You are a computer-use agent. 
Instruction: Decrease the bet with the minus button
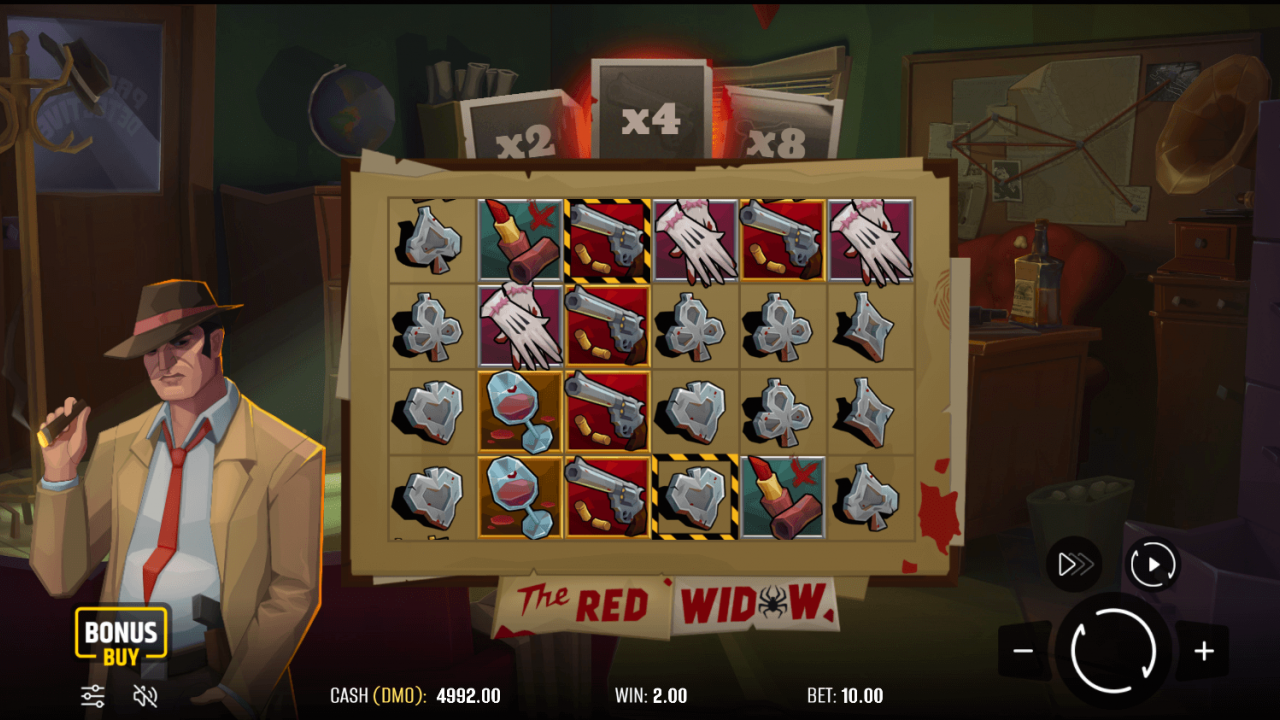1023,651
